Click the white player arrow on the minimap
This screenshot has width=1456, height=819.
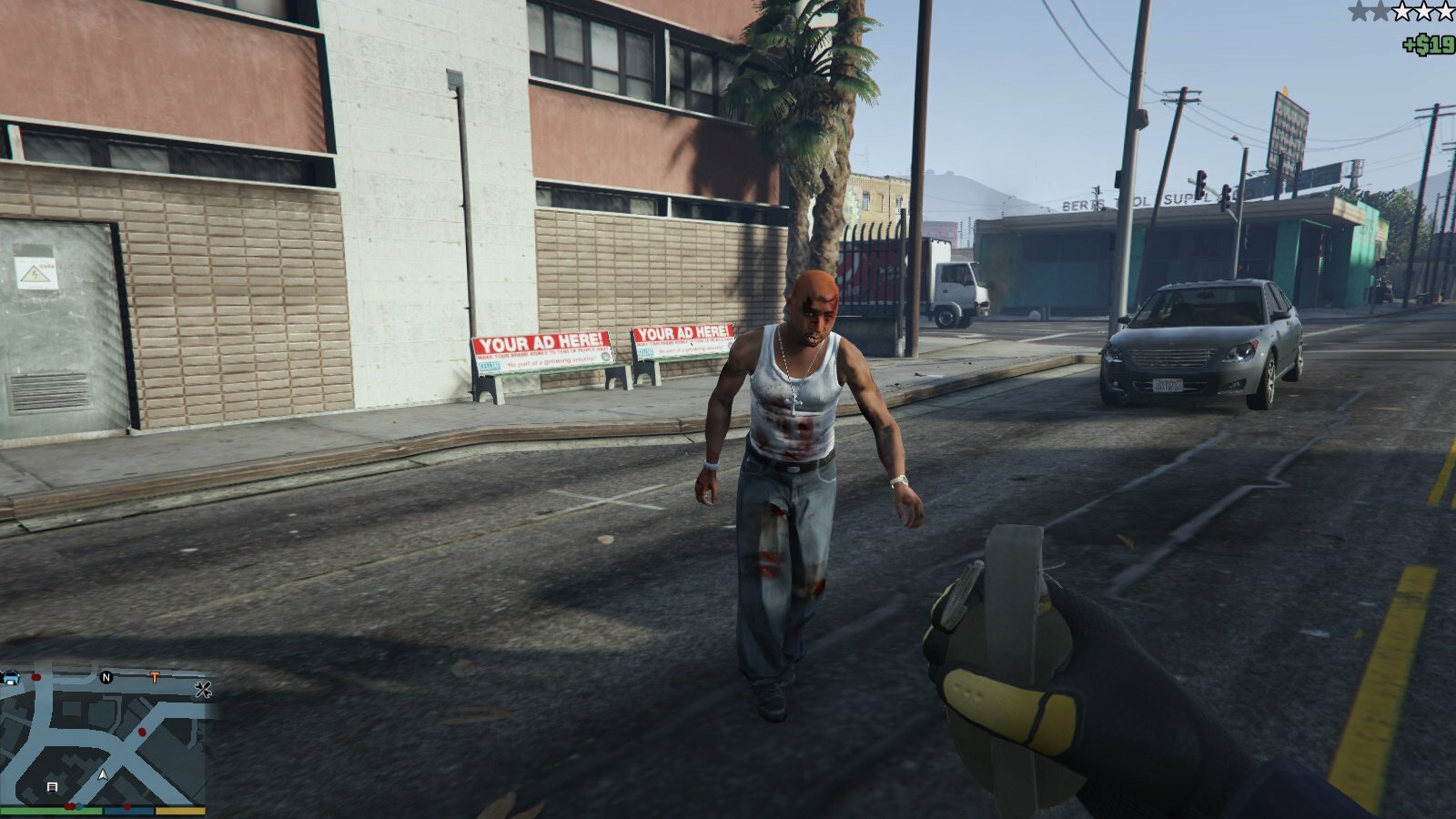pos(103,775)
